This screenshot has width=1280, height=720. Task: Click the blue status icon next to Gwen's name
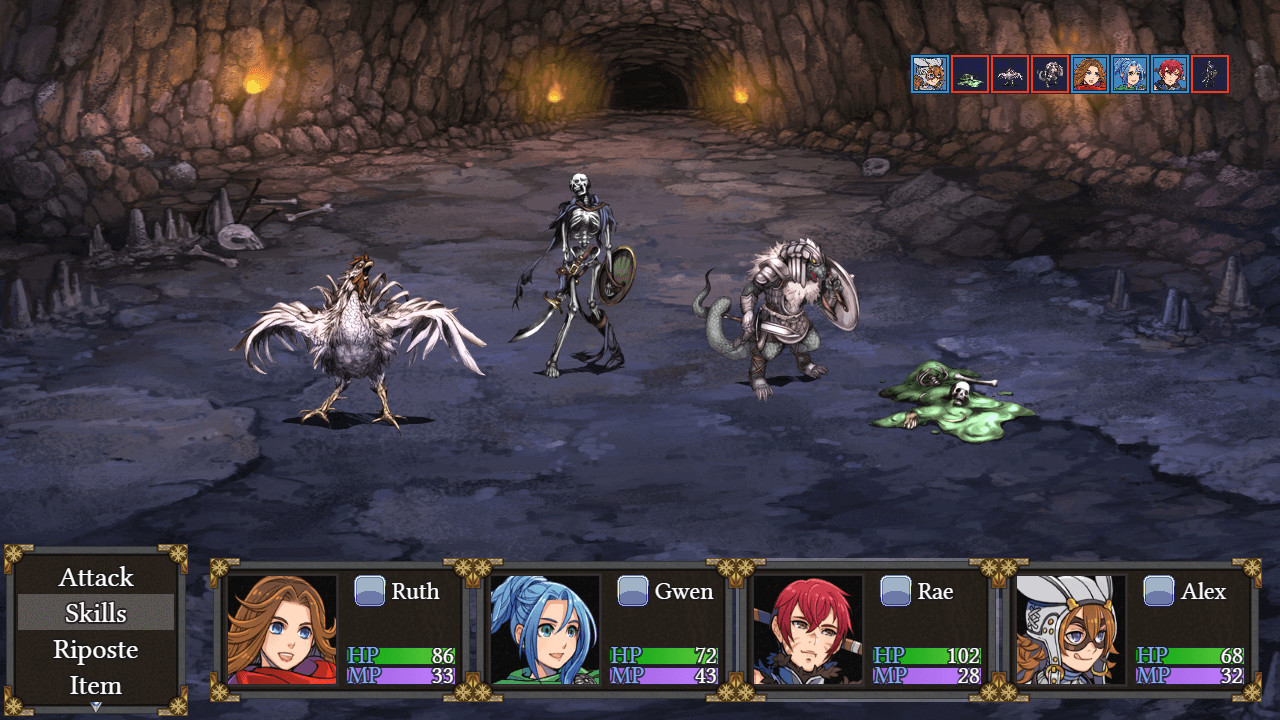point(634,591)
